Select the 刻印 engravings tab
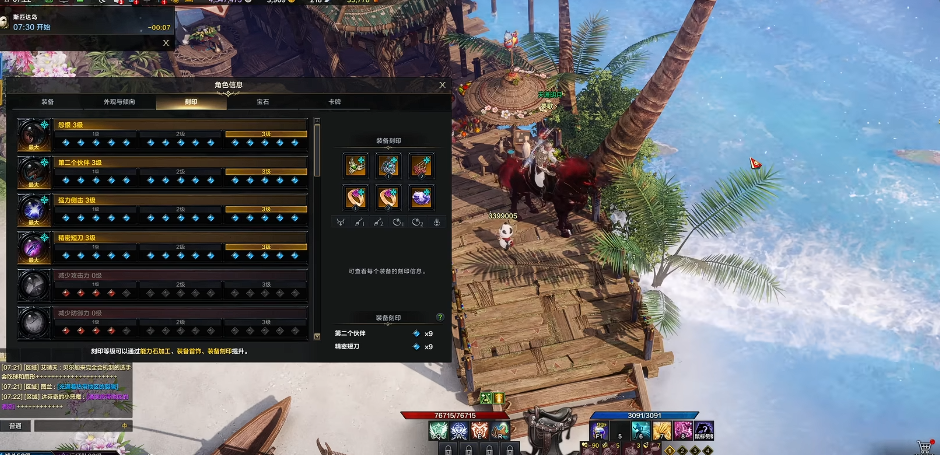The width and height of the screenshot is (940, 455). 191,102
